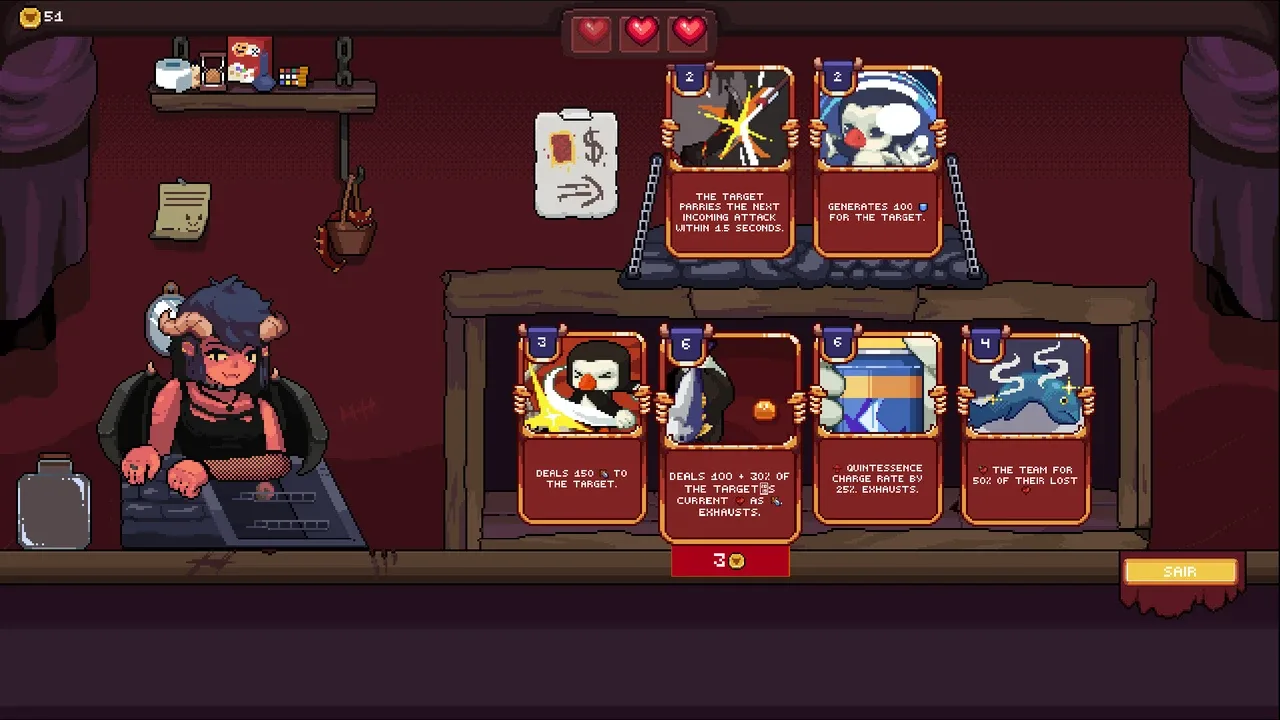Buy the card for 3 coins
The image size is (1280, 720).
pyautogui.click(x=730, y=561)
